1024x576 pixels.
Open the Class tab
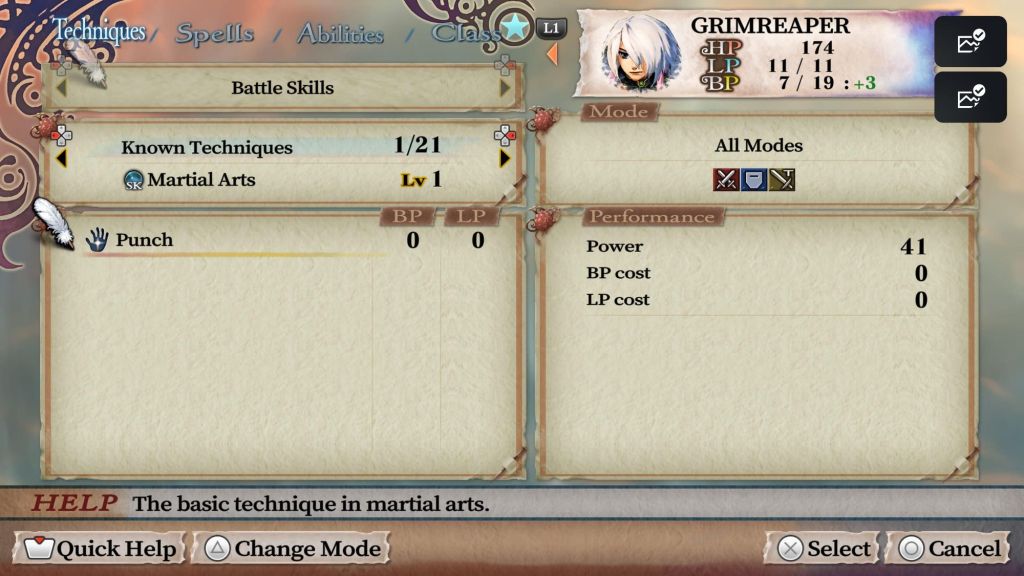[466, 33]
